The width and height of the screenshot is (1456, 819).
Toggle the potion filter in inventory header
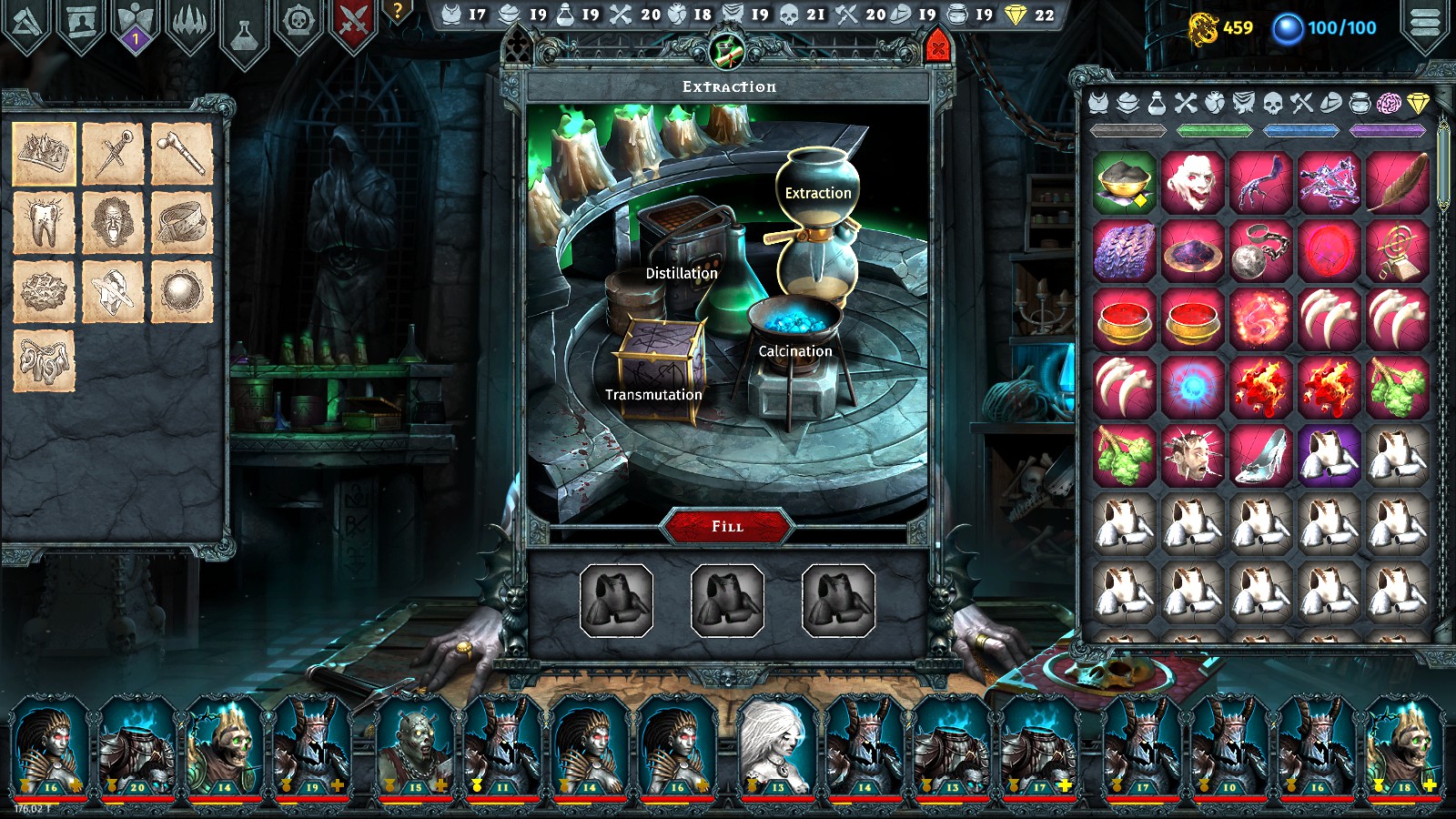[x=1158, y=104]
